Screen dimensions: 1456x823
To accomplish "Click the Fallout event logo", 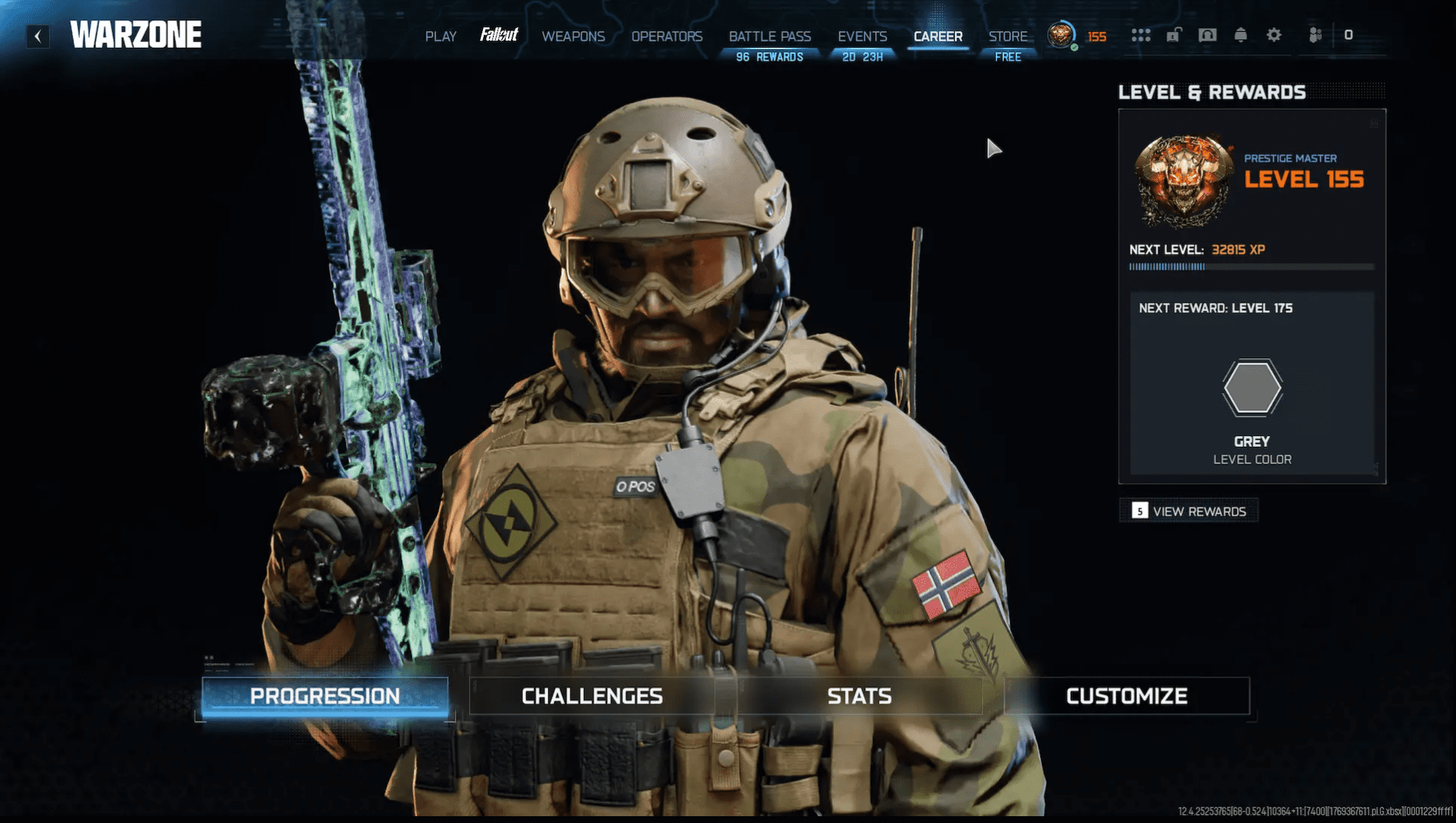I will pos(500,34).
